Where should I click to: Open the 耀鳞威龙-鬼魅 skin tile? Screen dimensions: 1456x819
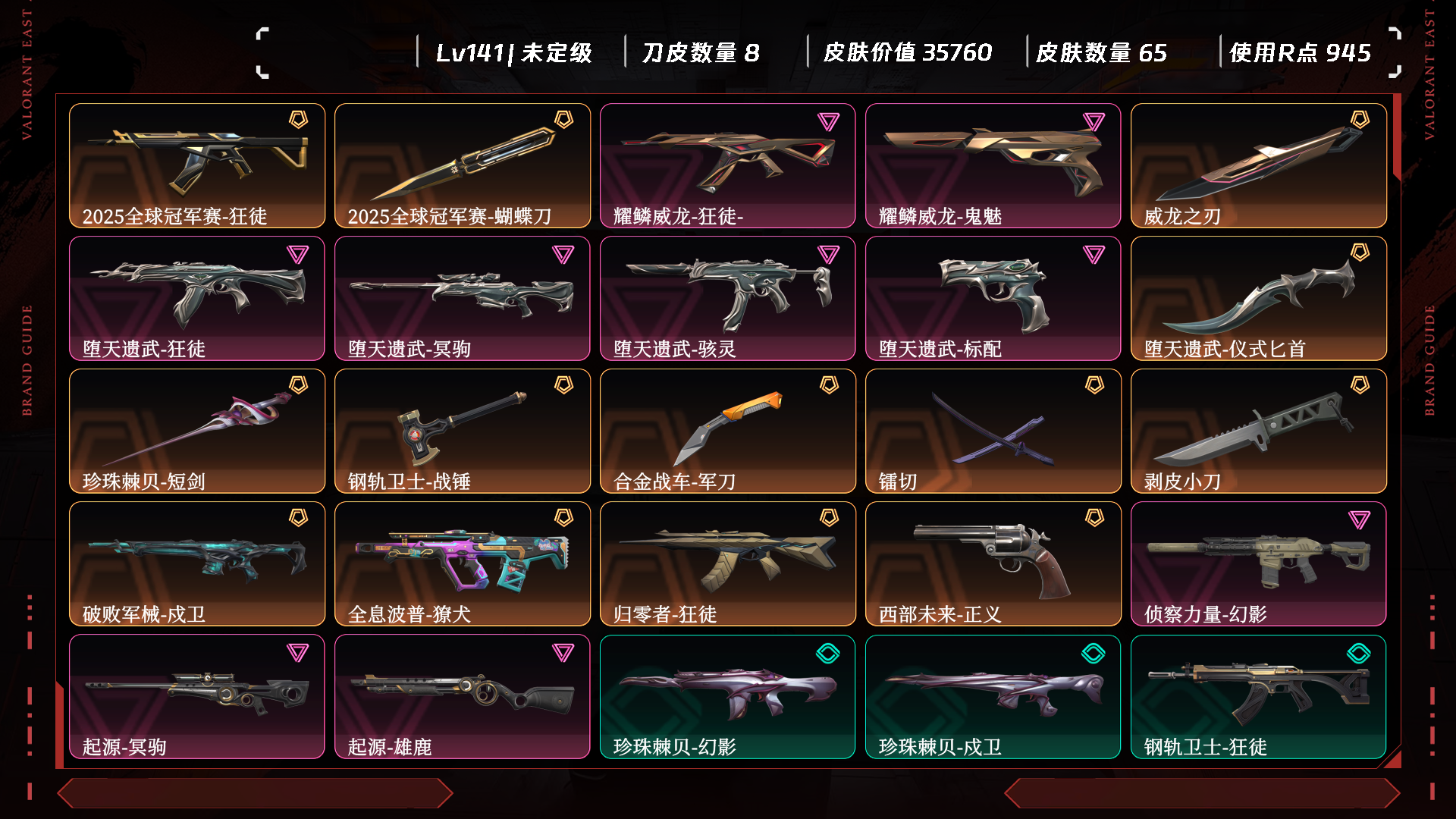(993, 165)
